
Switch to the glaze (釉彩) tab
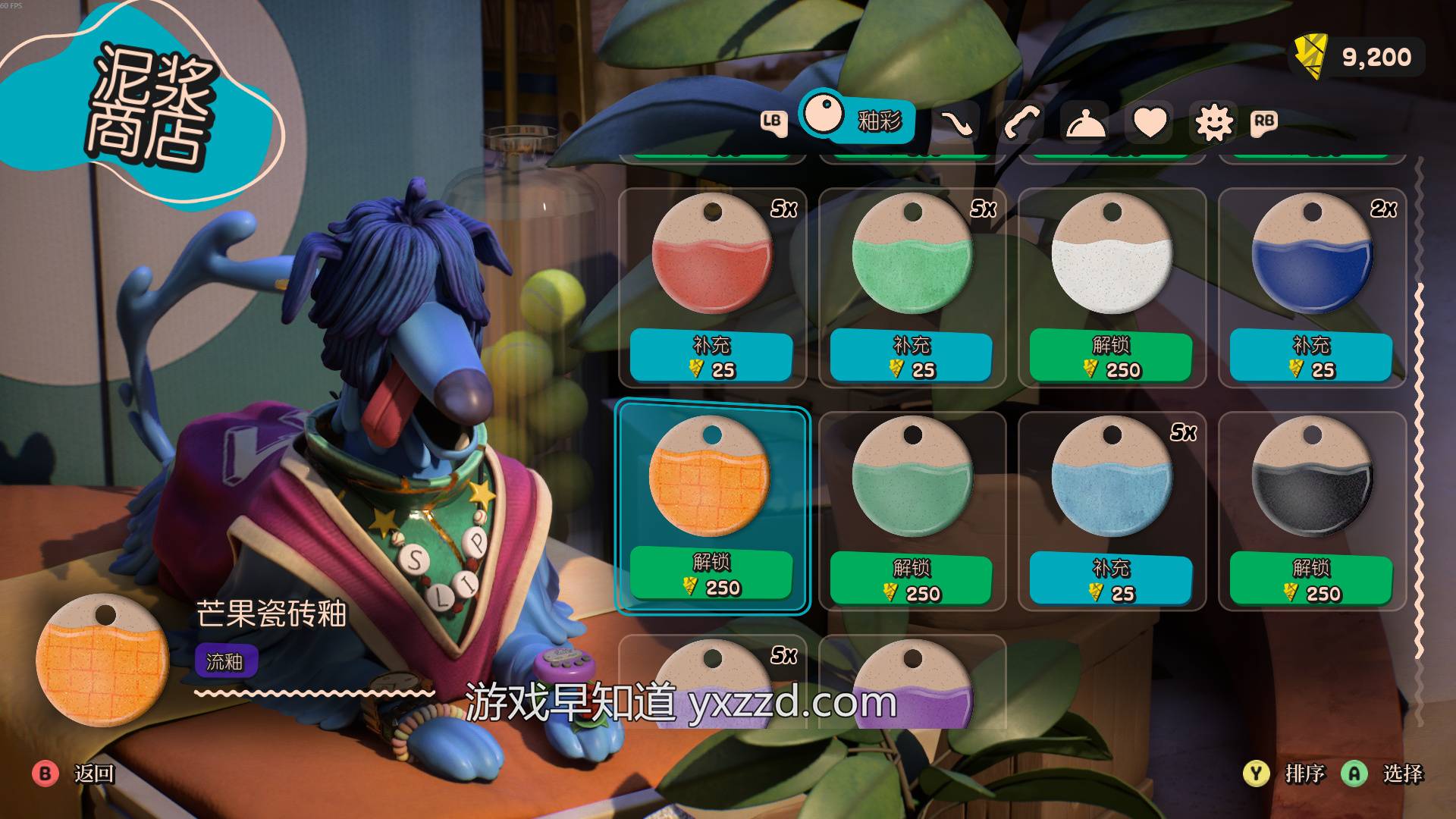coord(857,119)
